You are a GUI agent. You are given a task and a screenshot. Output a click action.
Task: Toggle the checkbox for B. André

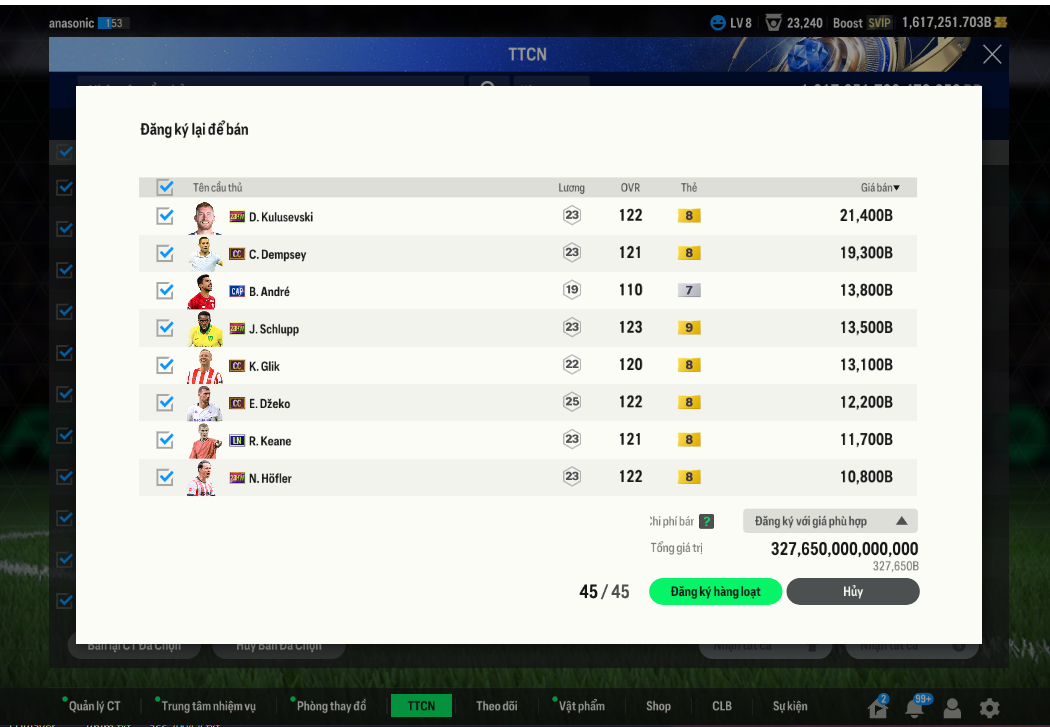(165, 291)
